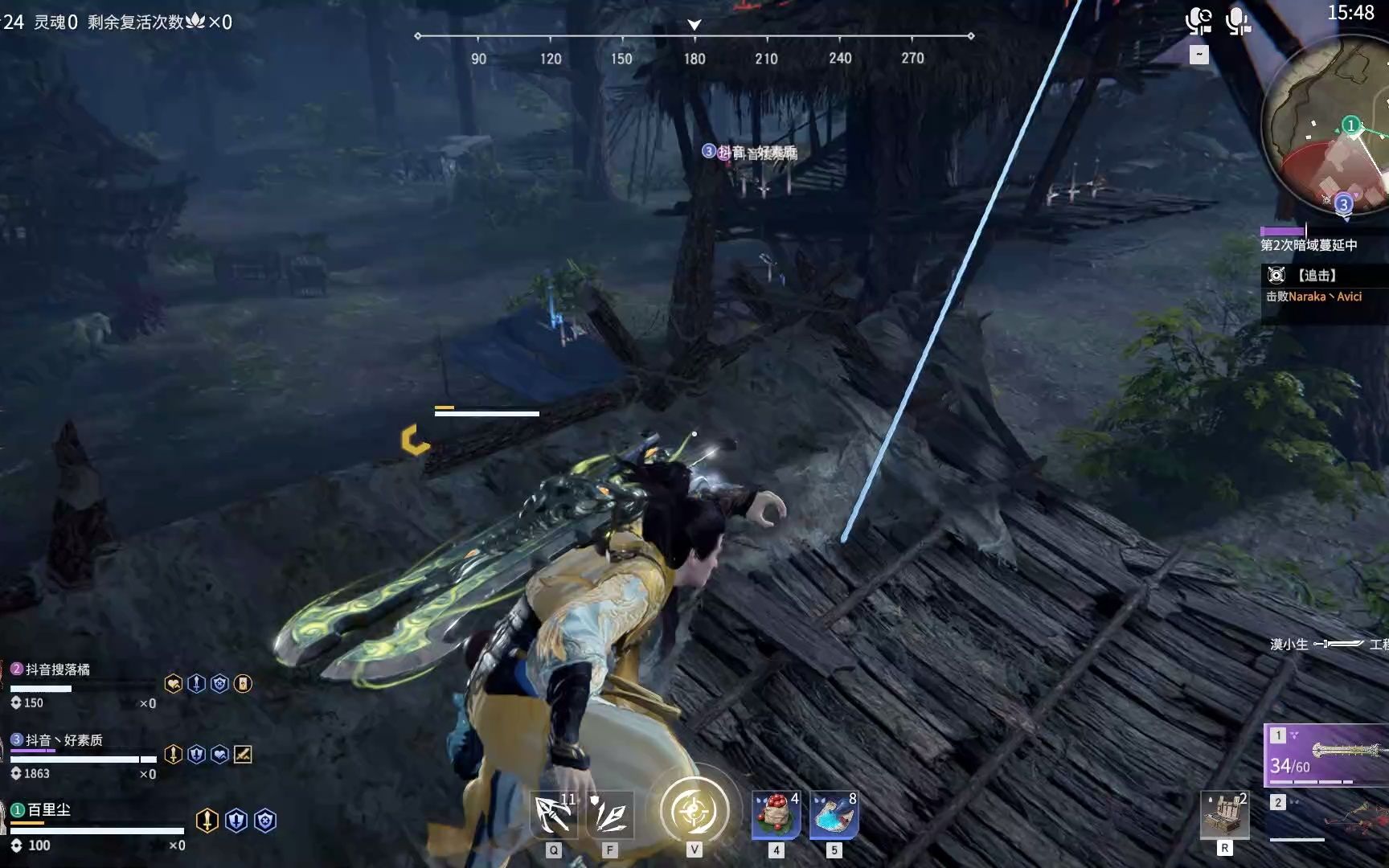1389x868 pixels.
Task: Activate the grappling hook skill icon
Action: click(x=554, y=815)
